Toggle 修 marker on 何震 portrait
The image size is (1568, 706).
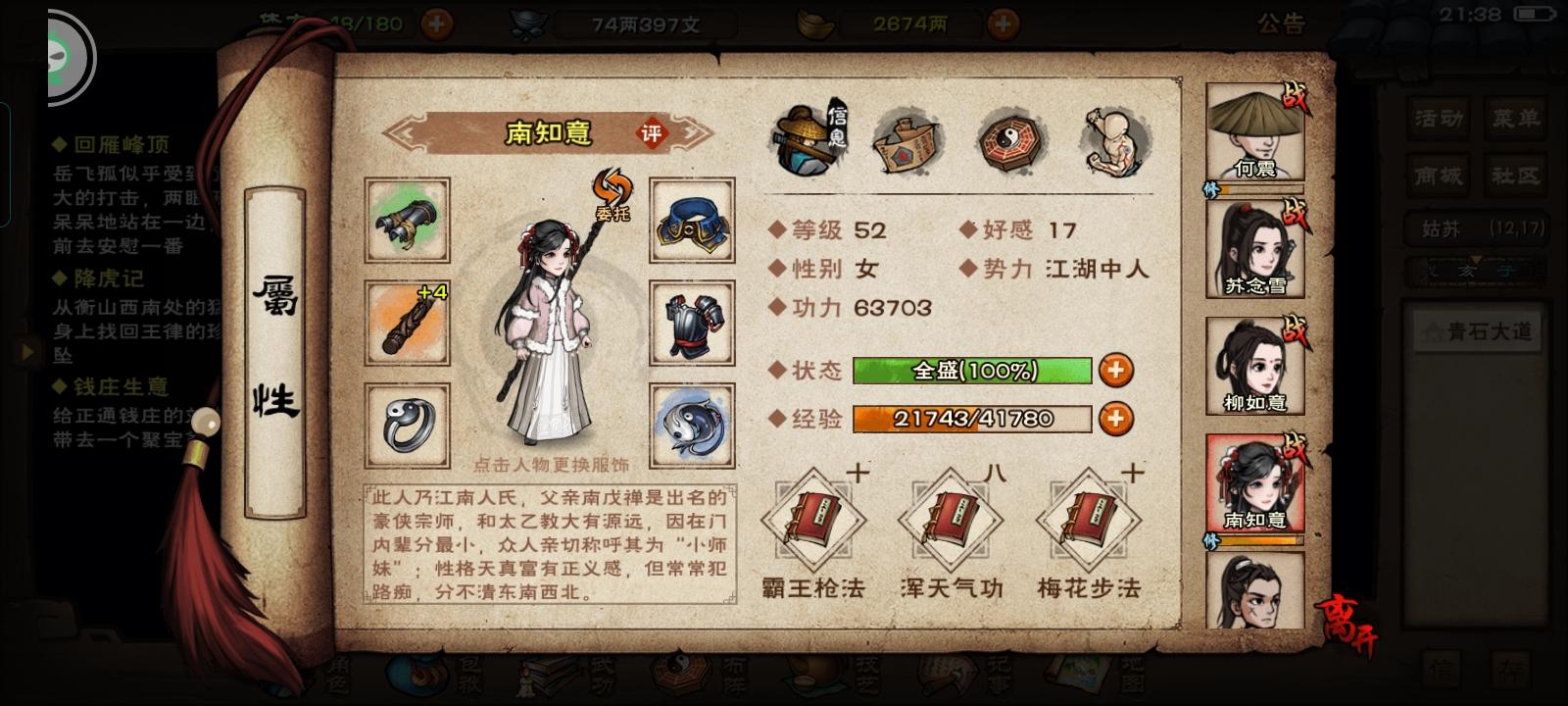tap(1212, 186)
